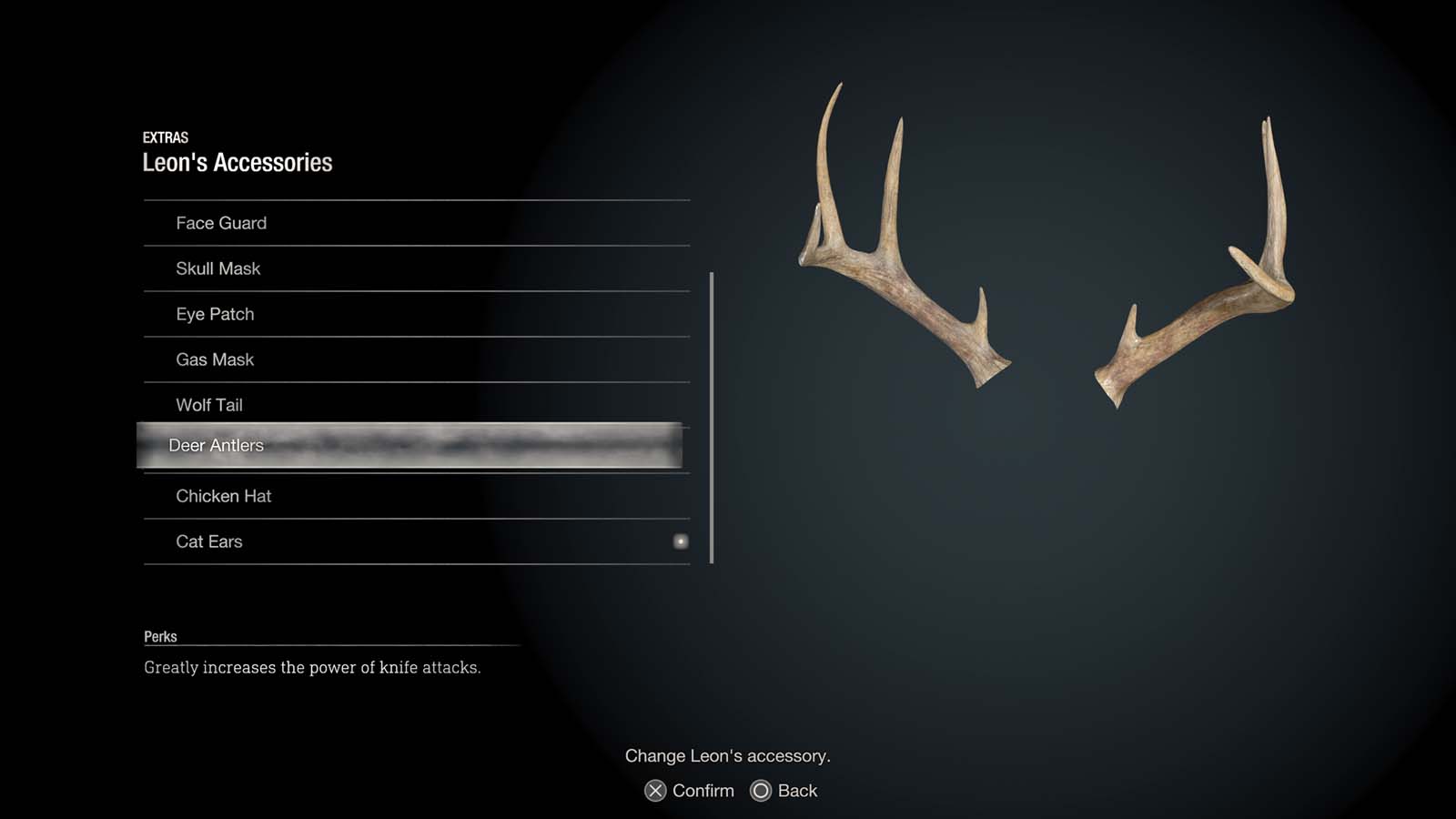This screenshot has height=819, width=1456.
Task: Click the Change Leon's accessory prompt text
Action: pyautogui.click(x=728, y=755)
